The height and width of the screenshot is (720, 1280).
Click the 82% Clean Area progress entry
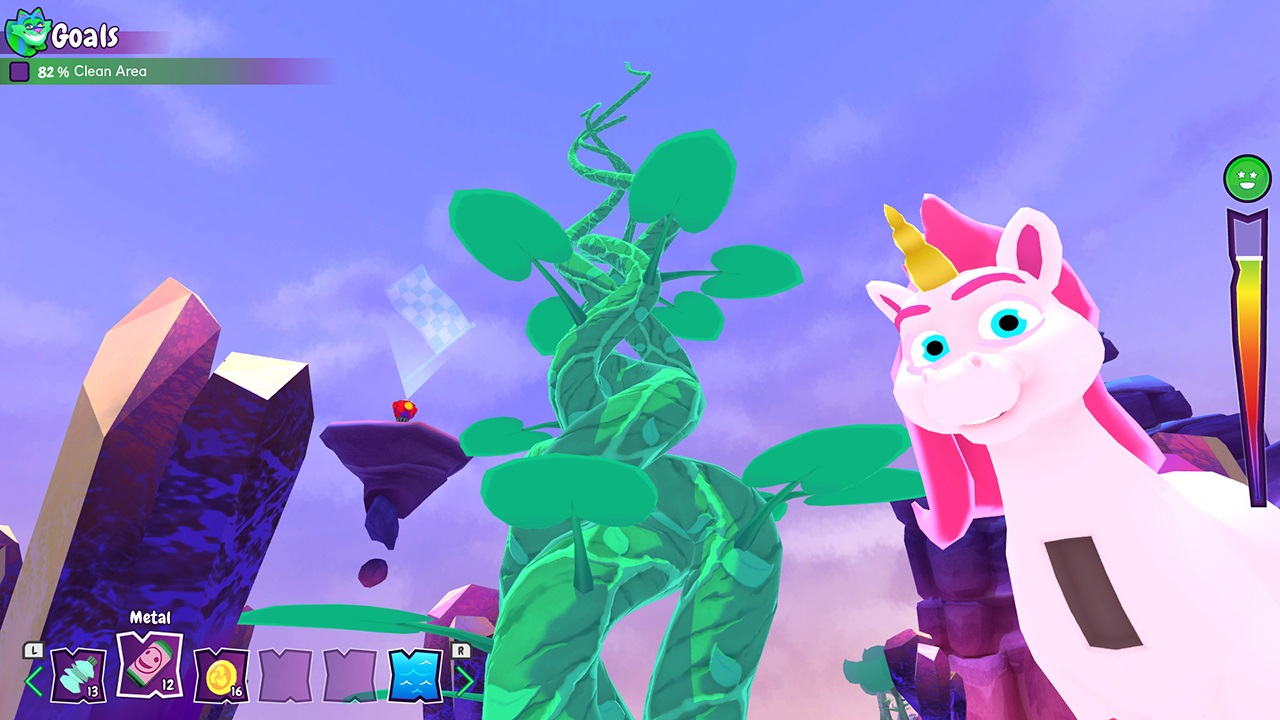(90, 71)
